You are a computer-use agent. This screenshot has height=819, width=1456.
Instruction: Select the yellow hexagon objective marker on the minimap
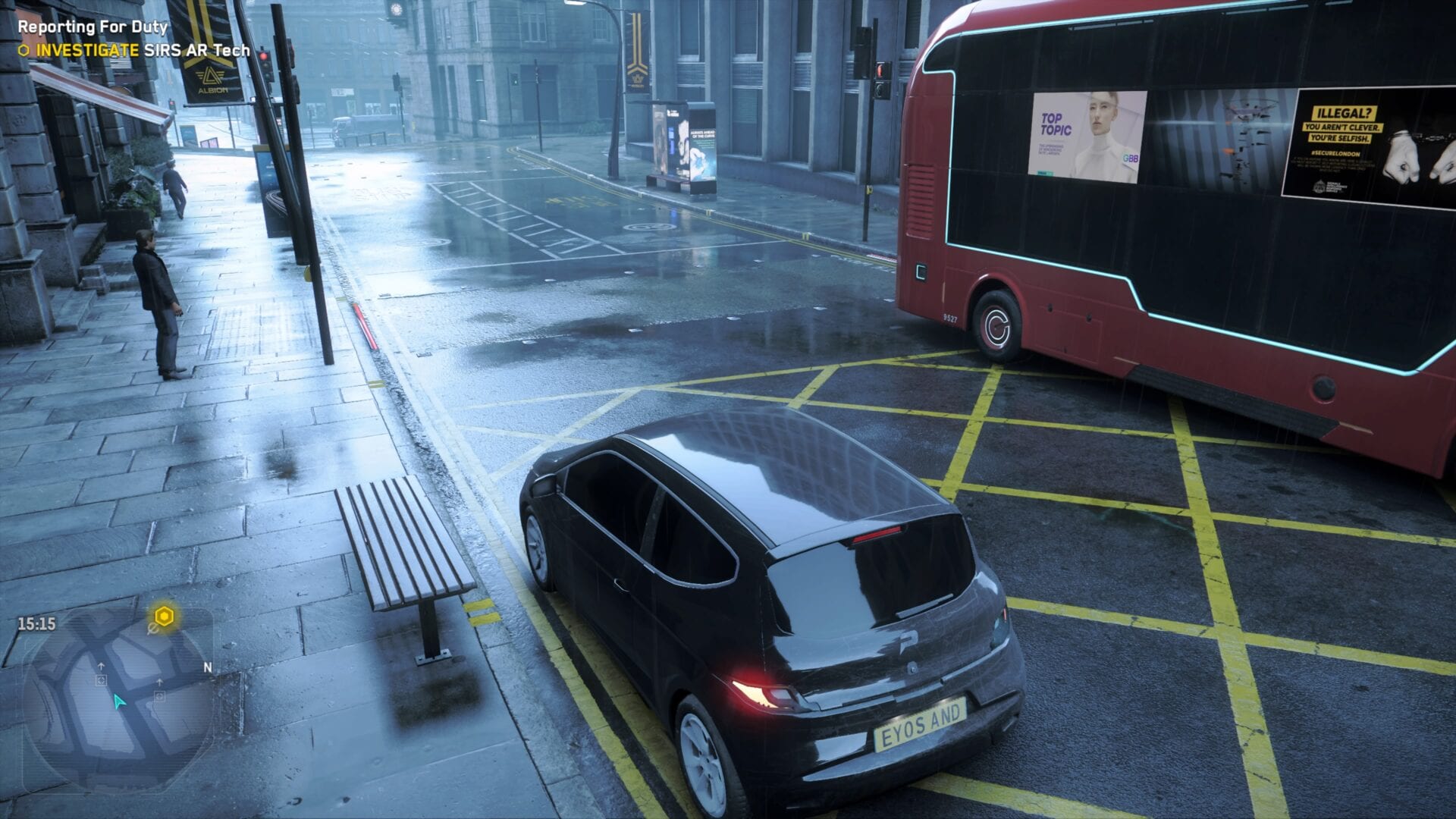[164, 616]
